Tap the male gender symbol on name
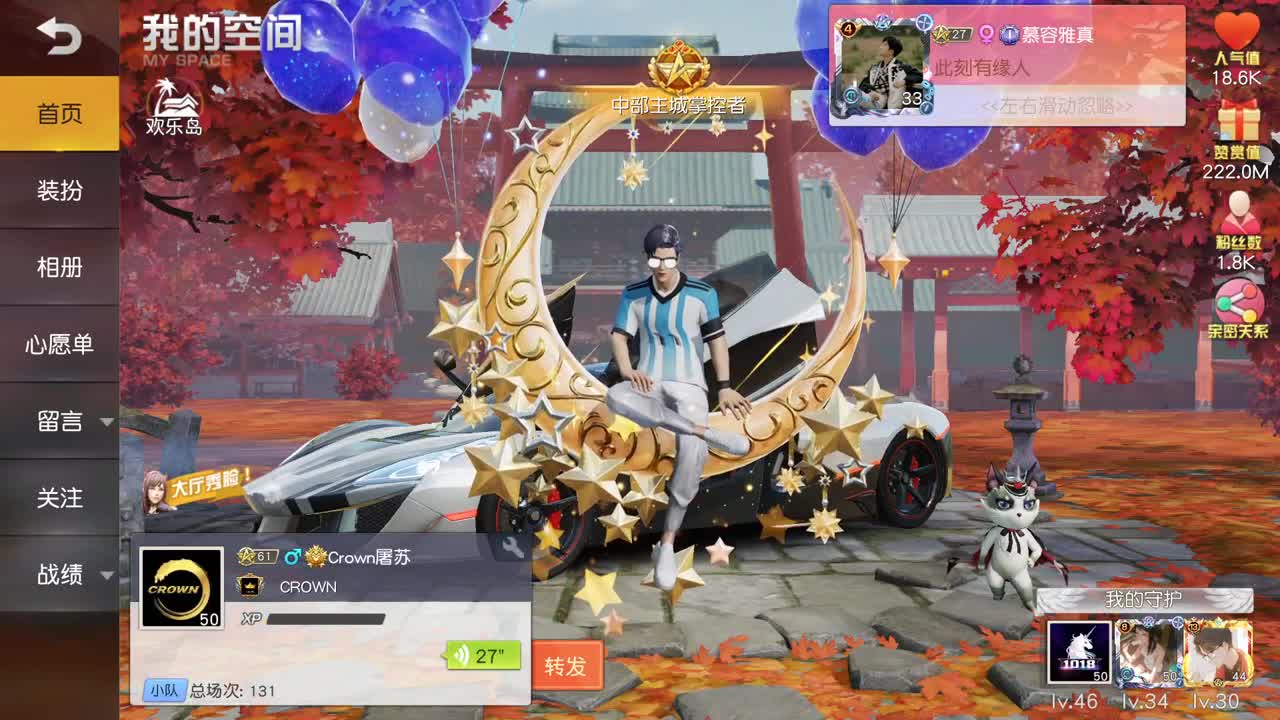 pos(292,556)
